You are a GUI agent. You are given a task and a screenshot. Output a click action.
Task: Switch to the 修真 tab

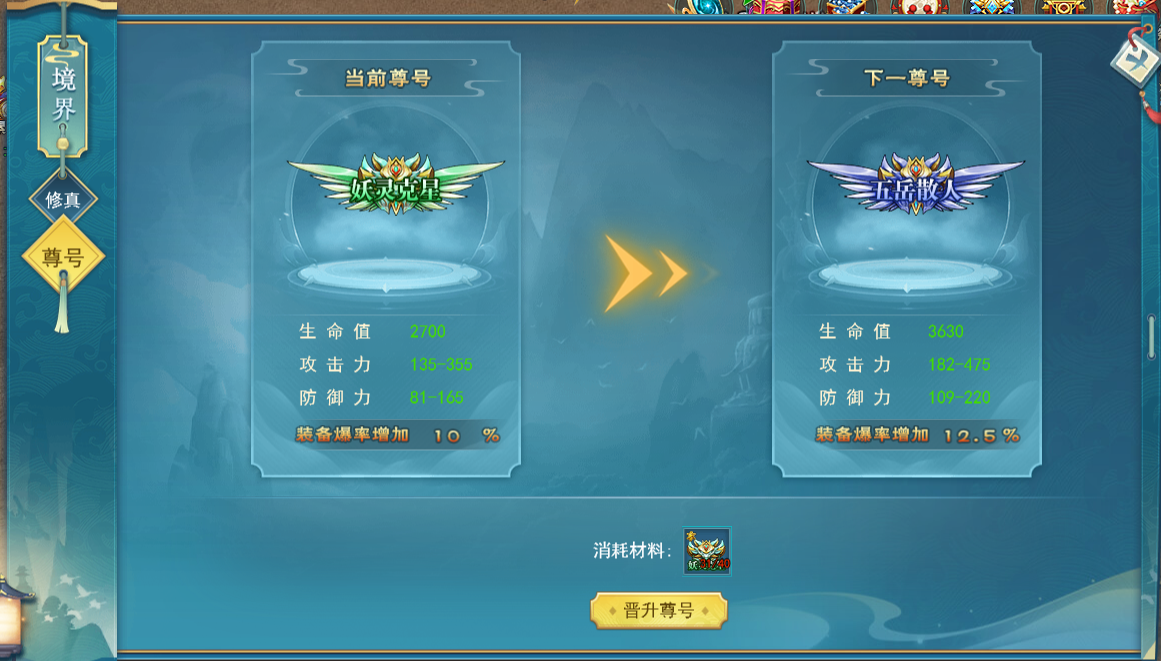click(63, 199)
